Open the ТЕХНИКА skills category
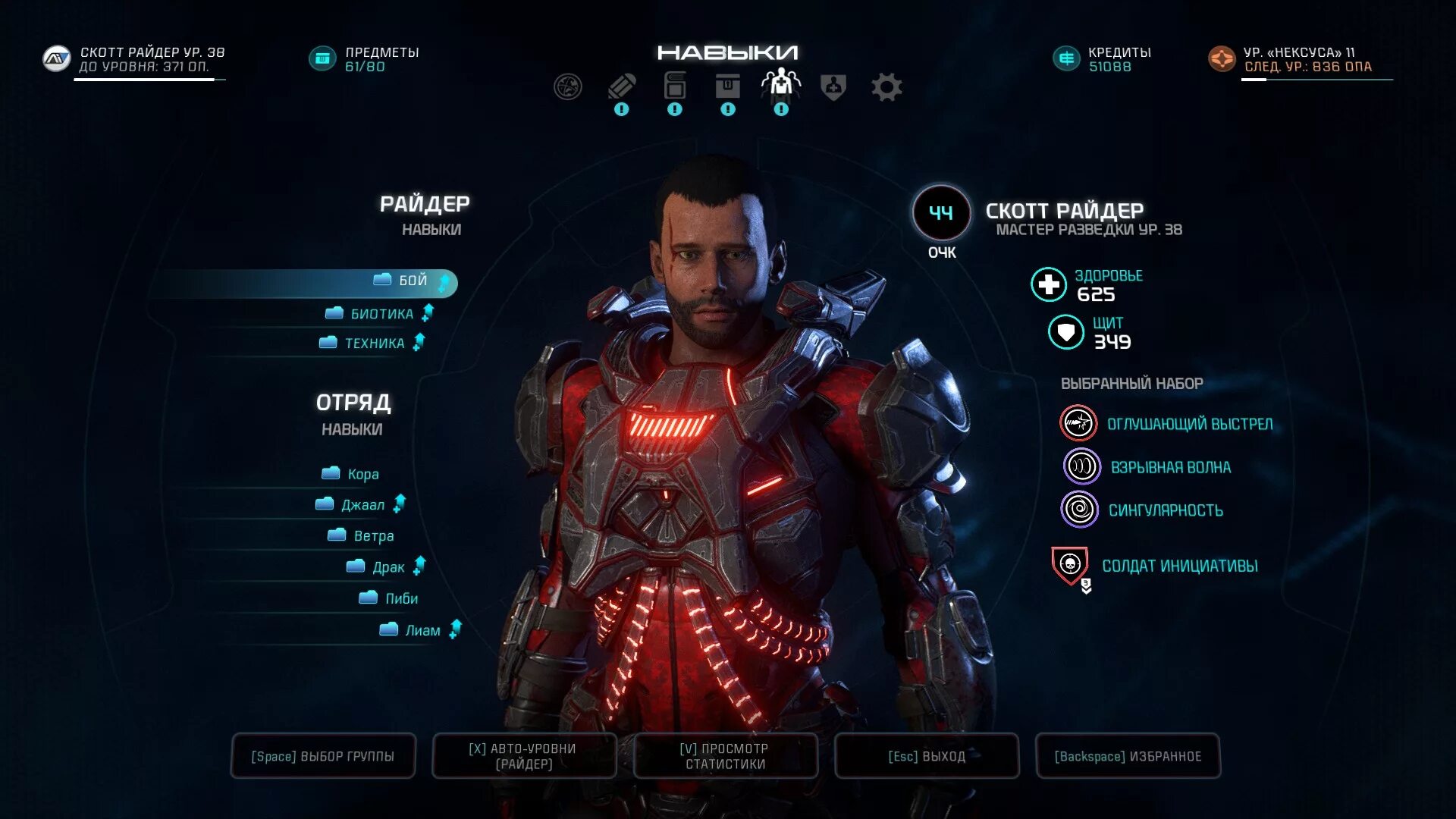 [374, 344]
